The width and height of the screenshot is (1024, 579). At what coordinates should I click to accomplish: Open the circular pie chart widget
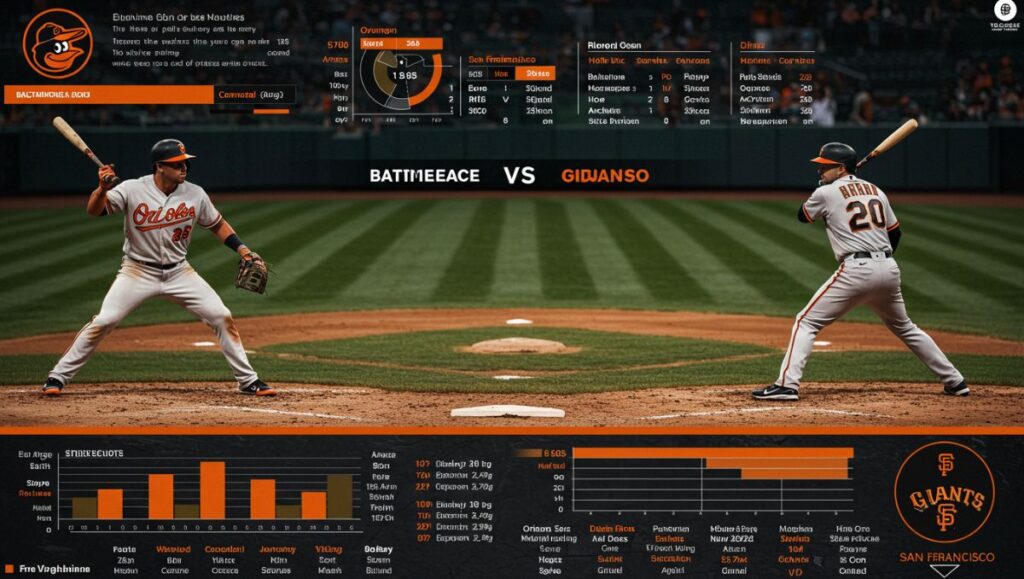pyautogui.click(x=400, y=78)
